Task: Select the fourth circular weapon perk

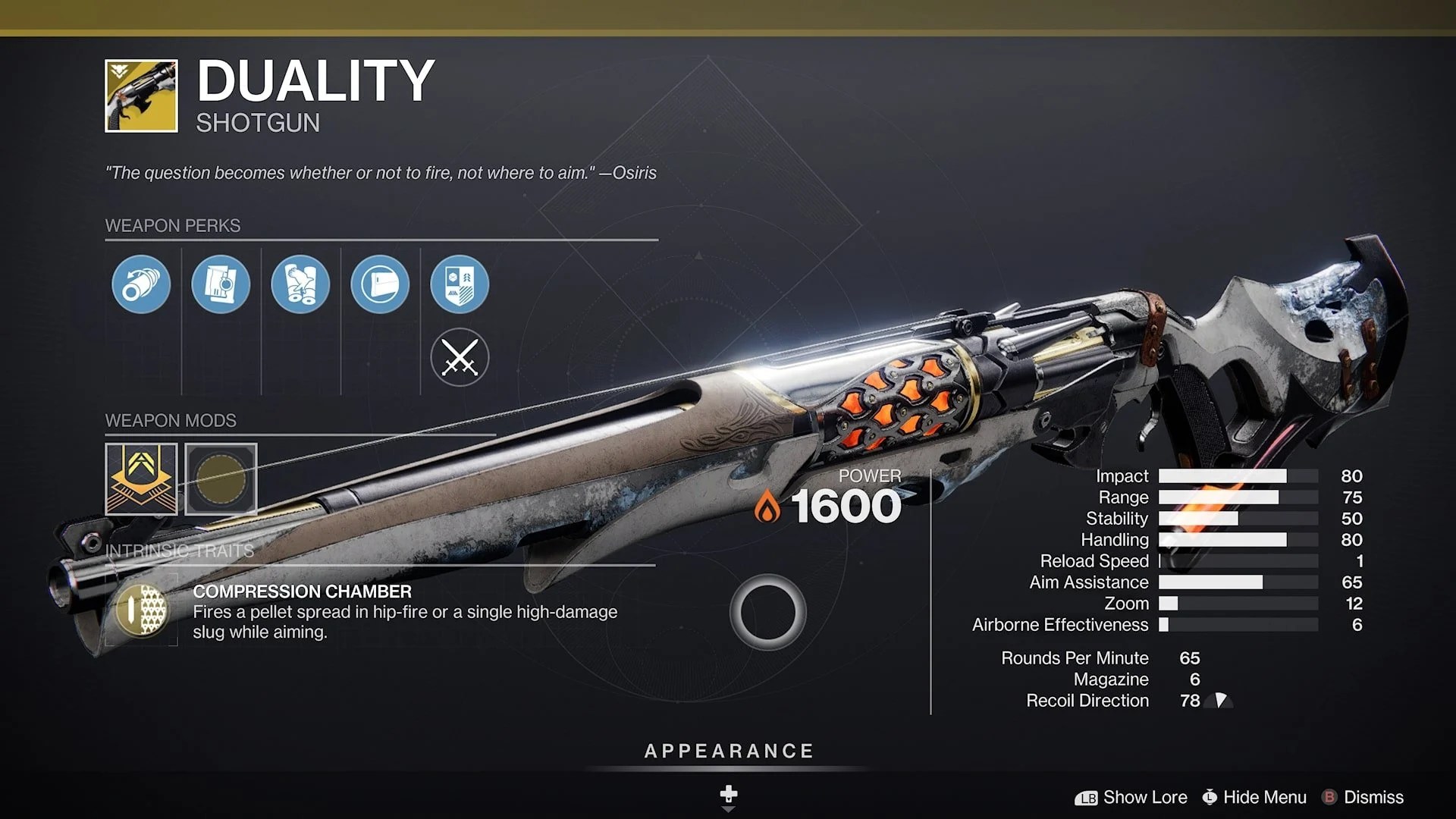Action: coord(380,284)
